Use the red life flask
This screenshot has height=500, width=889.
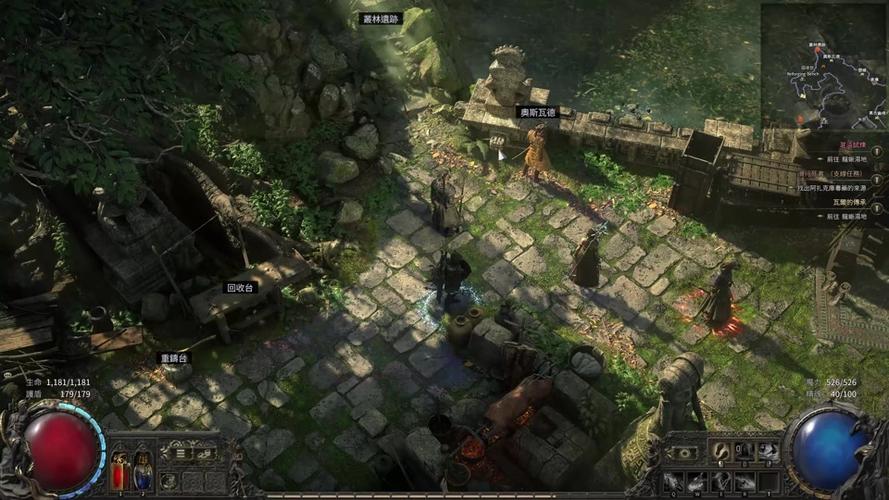[121, 471]
